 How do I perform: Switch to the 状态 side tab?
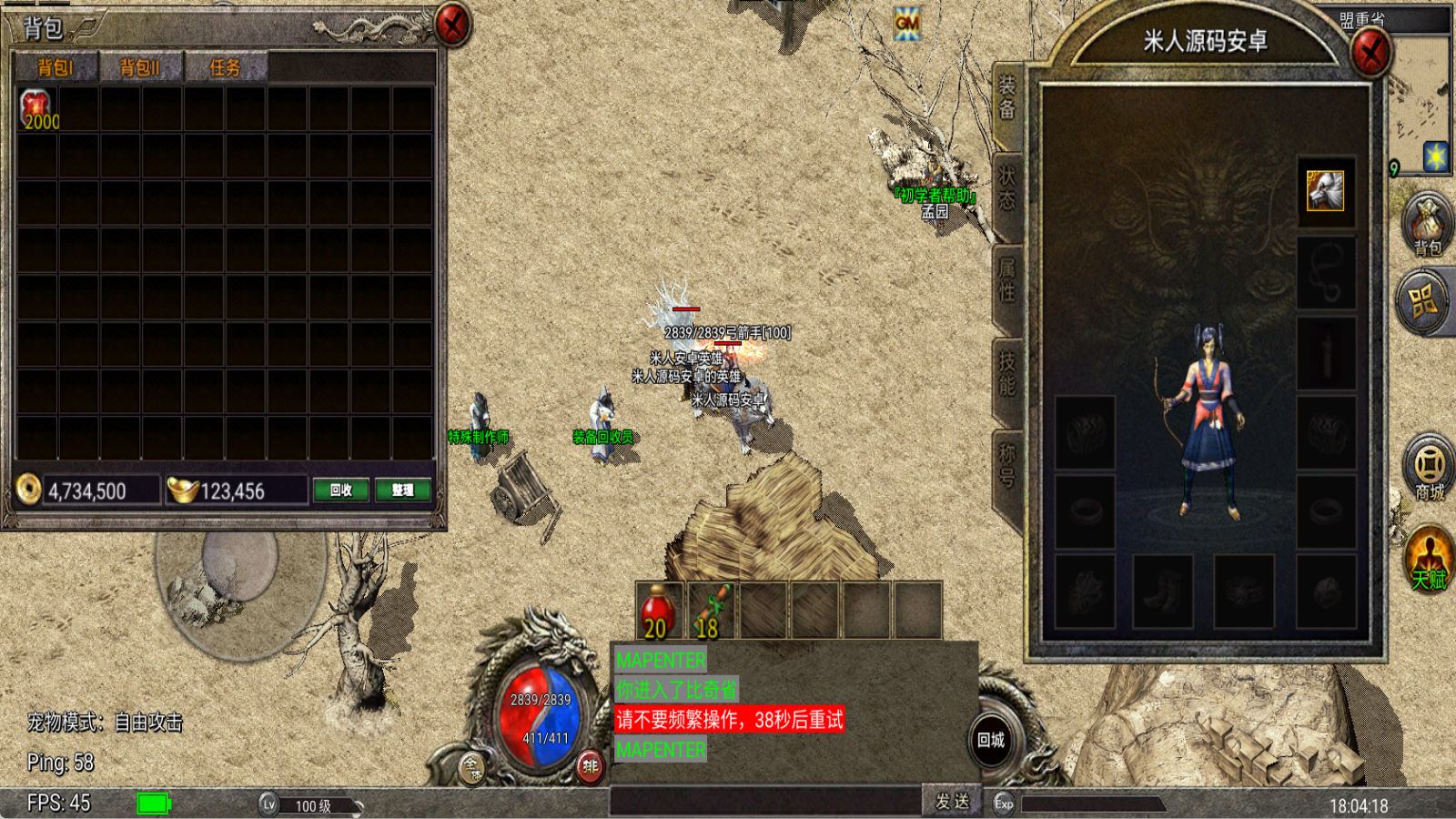pyautogui.click(x=1007, y=188)
